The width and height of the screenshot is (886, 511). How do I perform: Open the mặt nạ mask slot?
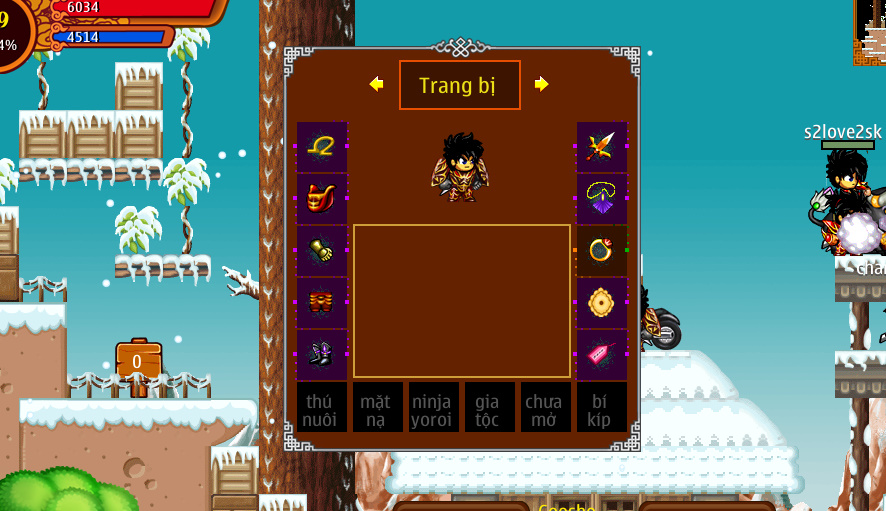(x=378, y=407)
